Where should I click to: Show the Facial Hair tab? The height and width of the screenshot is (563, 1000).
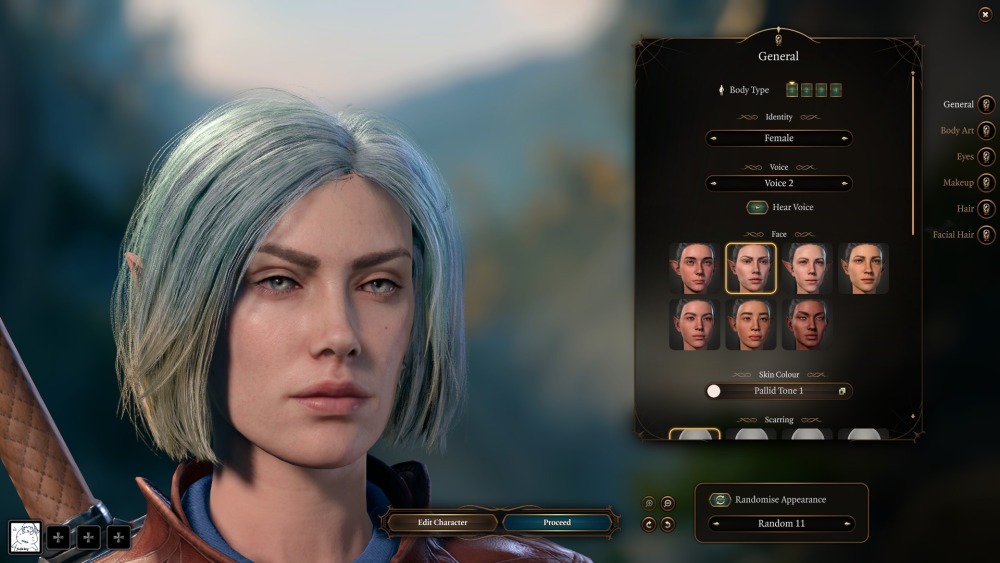pyautogui.click(x=985, y=235)
